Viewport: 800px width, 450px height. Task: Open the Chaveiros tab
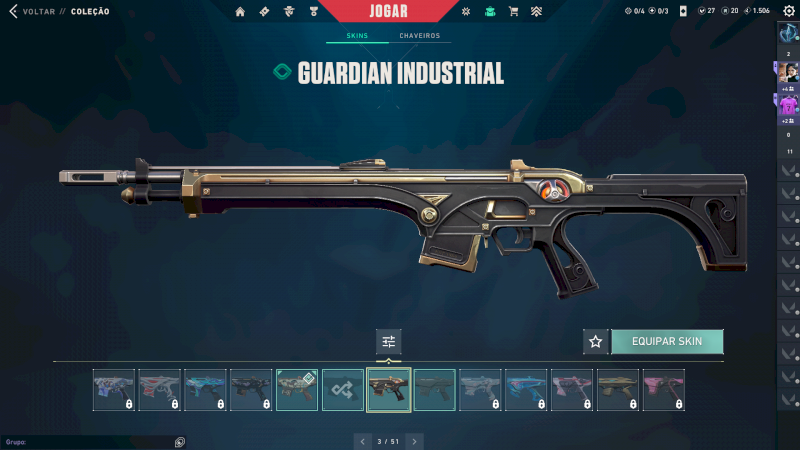pyautogui.click(x=419, y=36)
